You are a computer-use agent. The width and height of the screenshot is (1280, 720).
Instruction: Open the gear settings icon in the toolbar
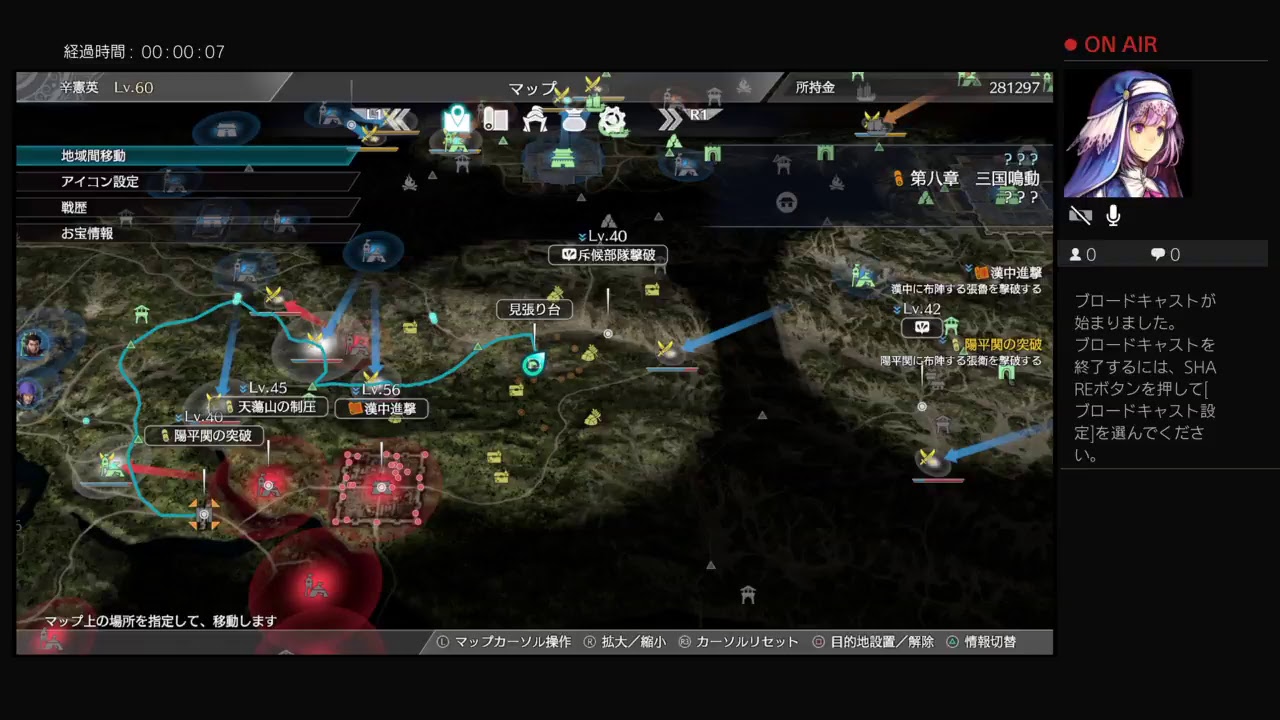click(x=613, y=119)
